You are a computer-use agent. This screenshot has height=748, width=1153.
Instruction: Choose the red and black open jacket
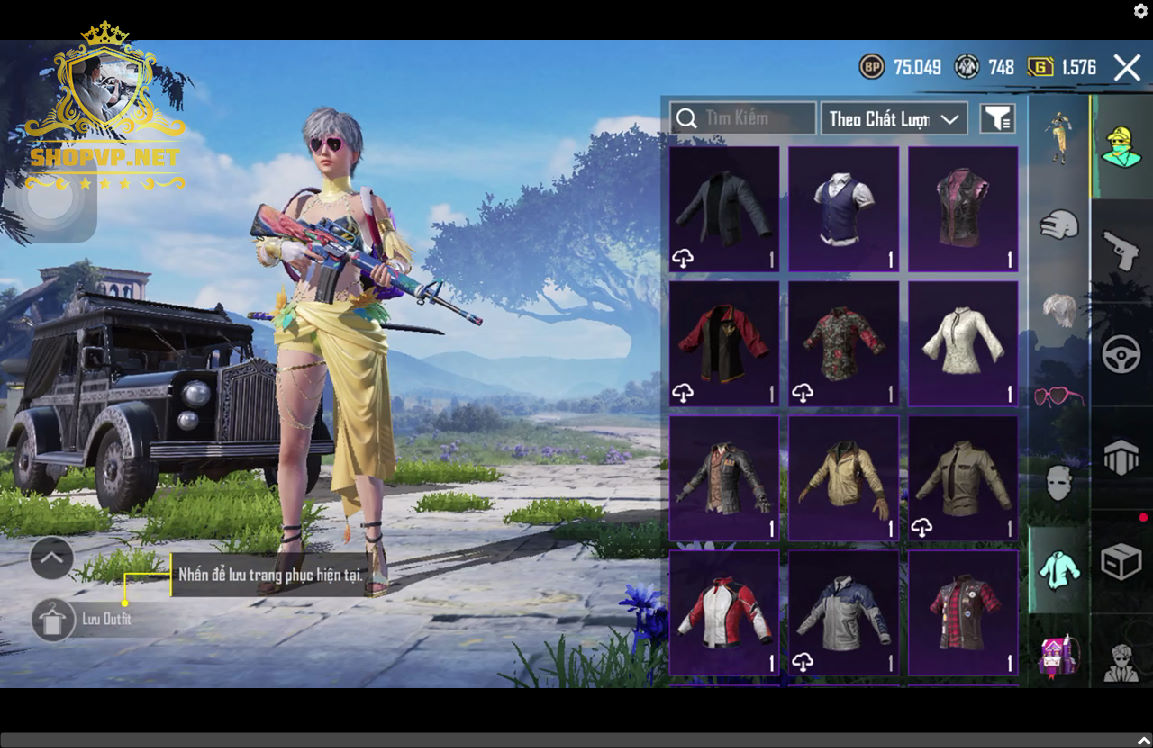[x=724, y=343]
